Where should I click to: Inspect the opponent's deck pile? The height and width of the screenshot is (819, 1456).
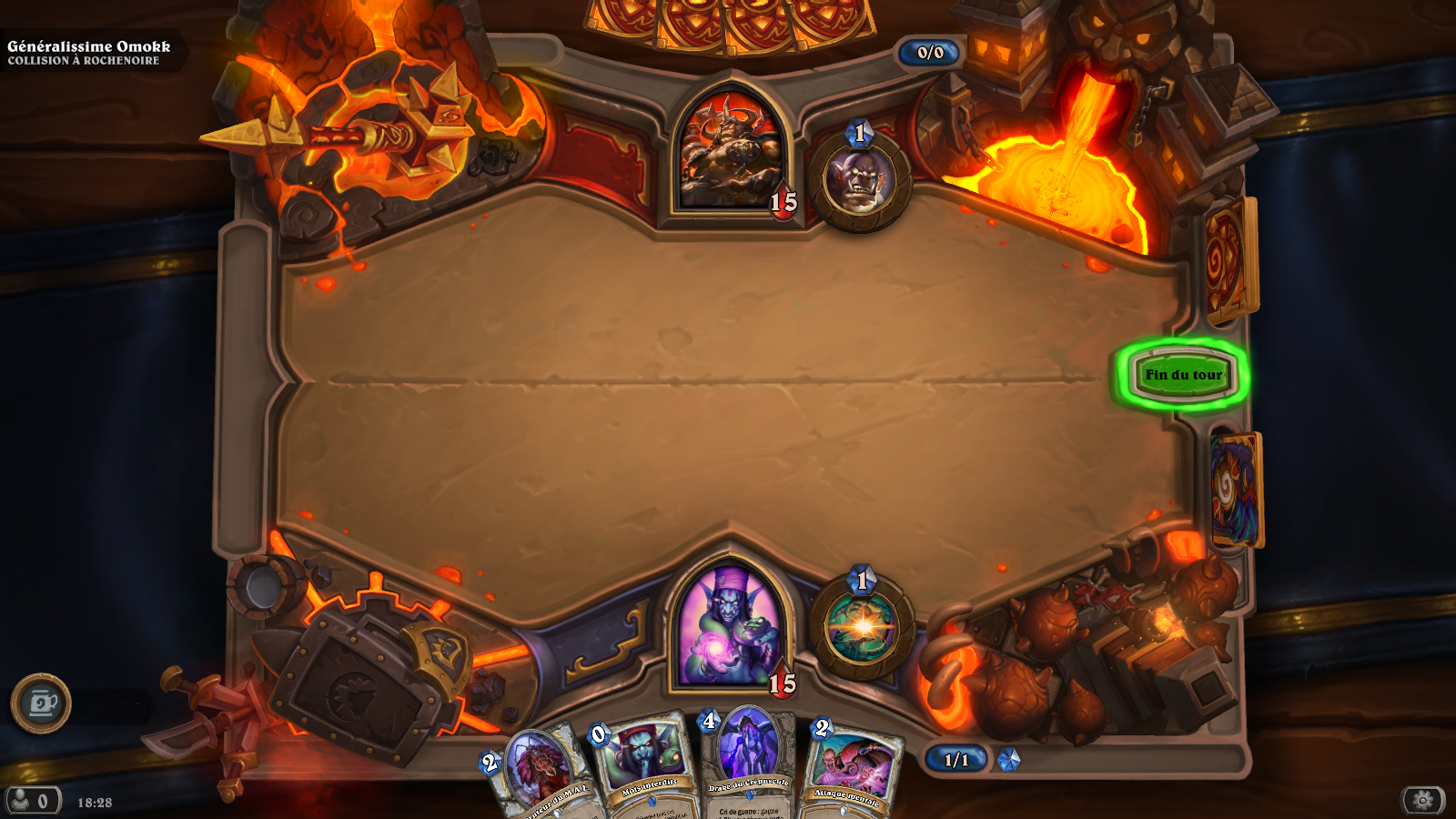tap(1230, 261)
